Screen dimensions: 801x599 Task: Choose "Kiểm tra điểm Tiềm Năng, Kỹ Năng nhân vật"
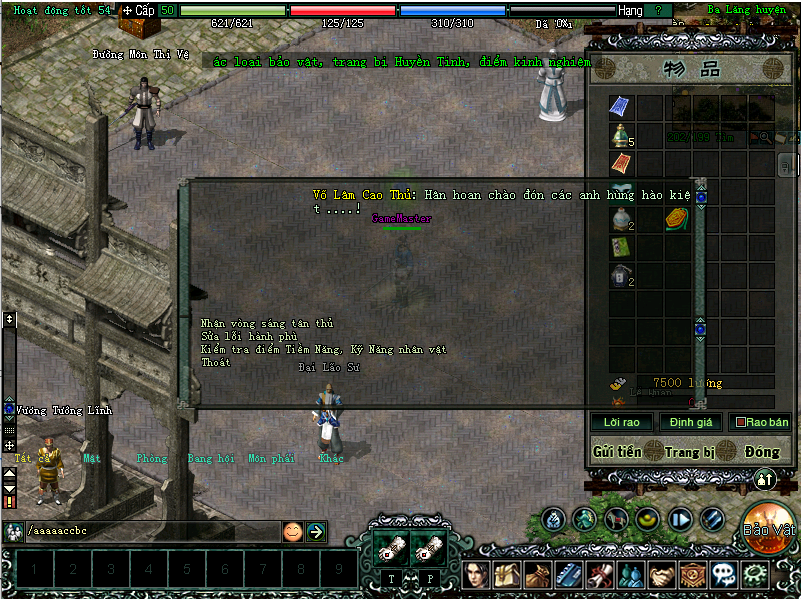point(322,349)
